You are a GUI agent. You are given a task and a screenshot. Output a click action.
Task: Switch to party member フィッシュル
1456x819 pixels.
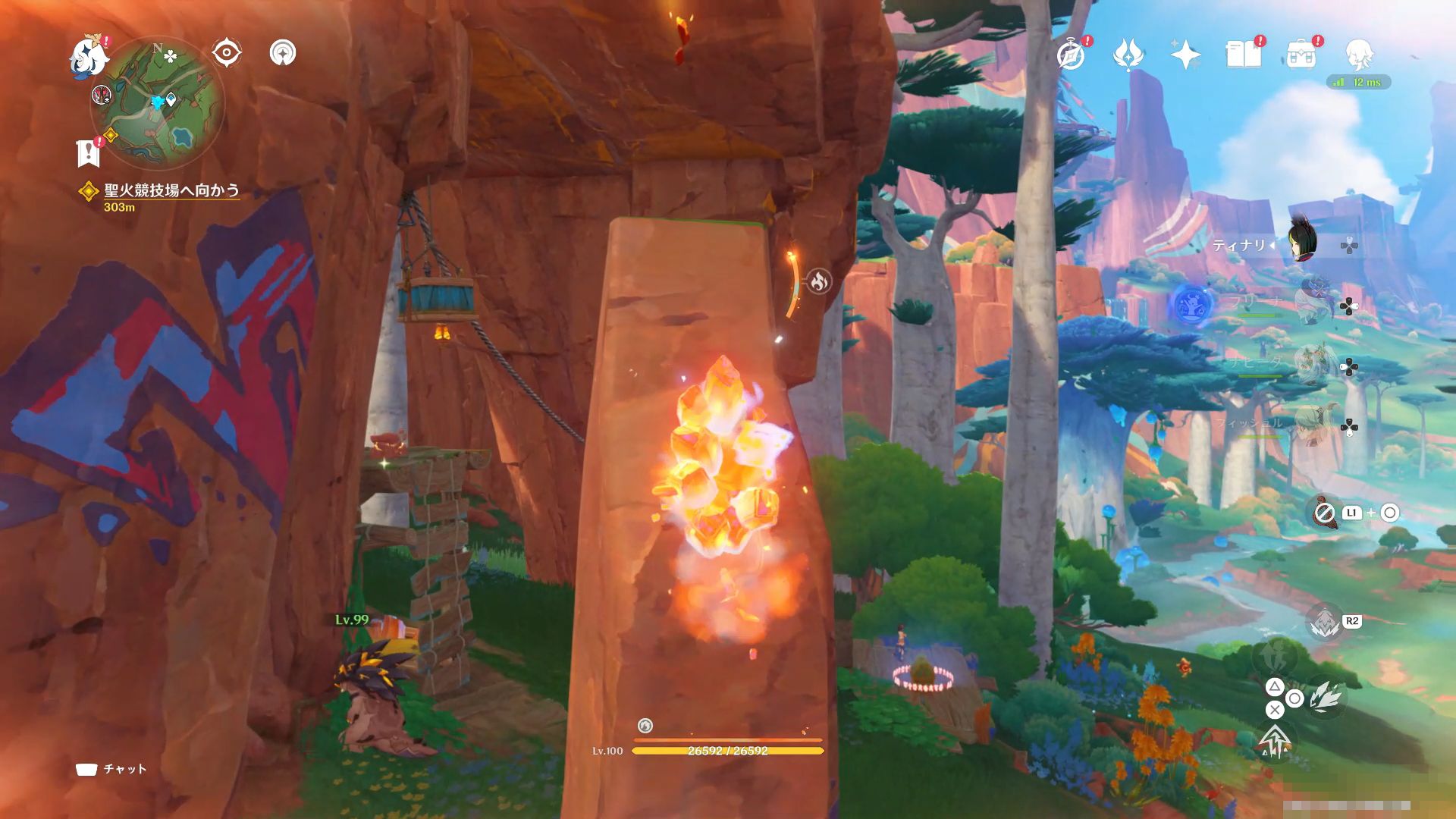1312,426
